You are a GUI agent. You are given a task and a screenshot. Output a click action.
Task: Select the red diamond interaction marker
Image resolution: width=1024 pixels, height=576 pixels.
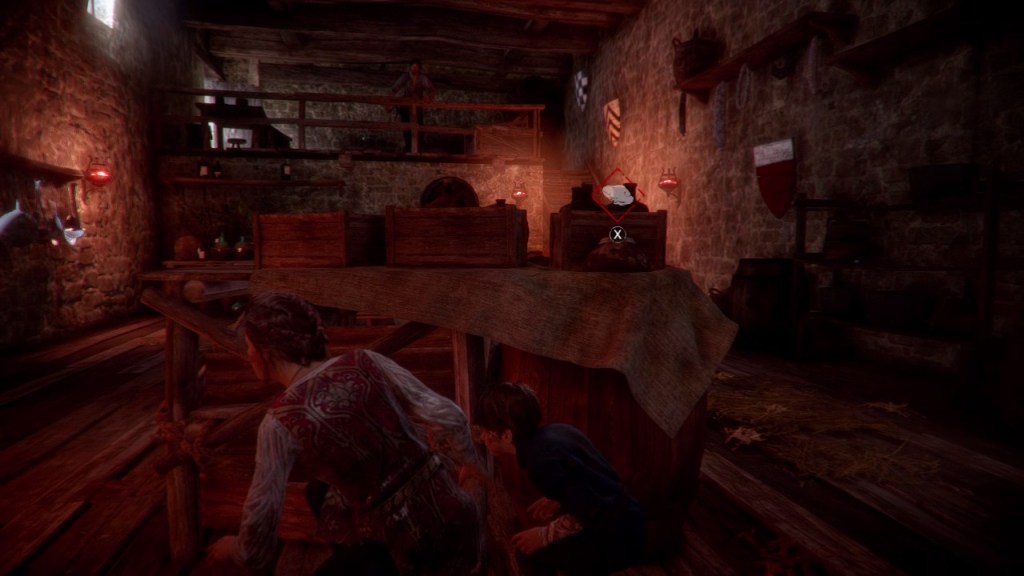pyautogui.click(x=617, y=193)
